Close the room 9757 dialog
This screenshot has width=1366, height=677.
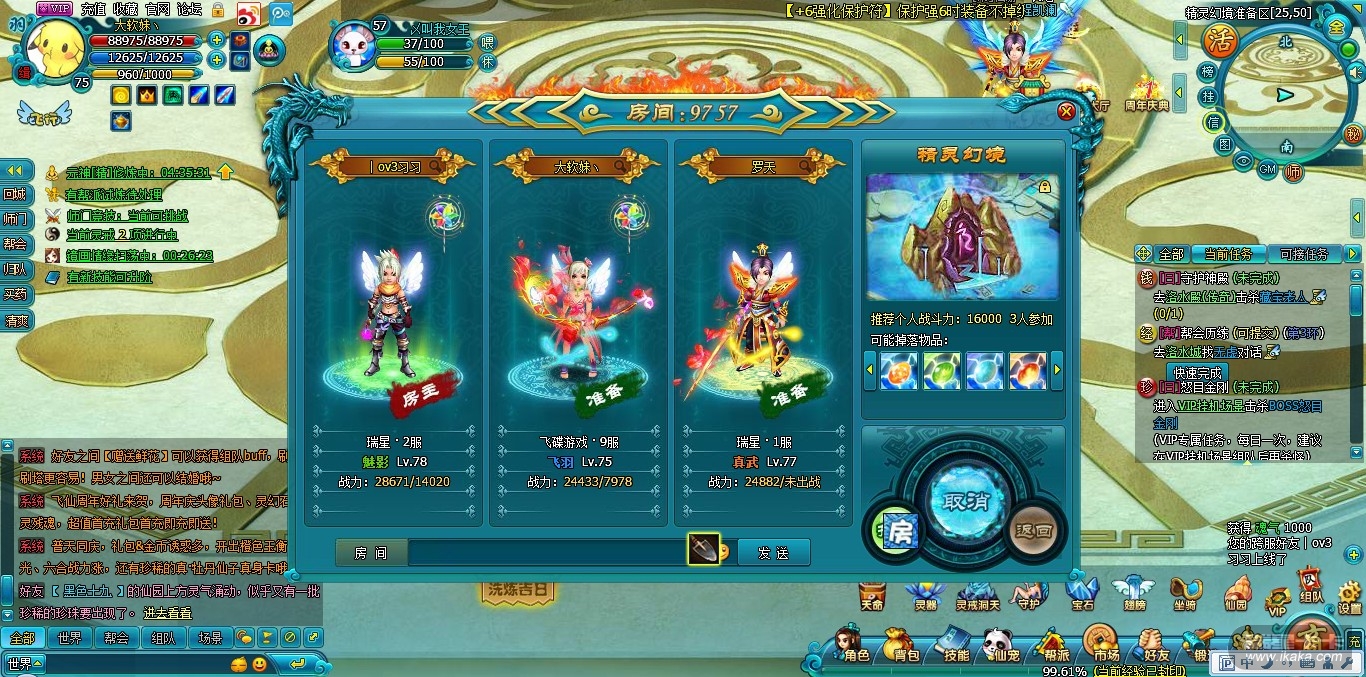click(x=1066, y=111)
